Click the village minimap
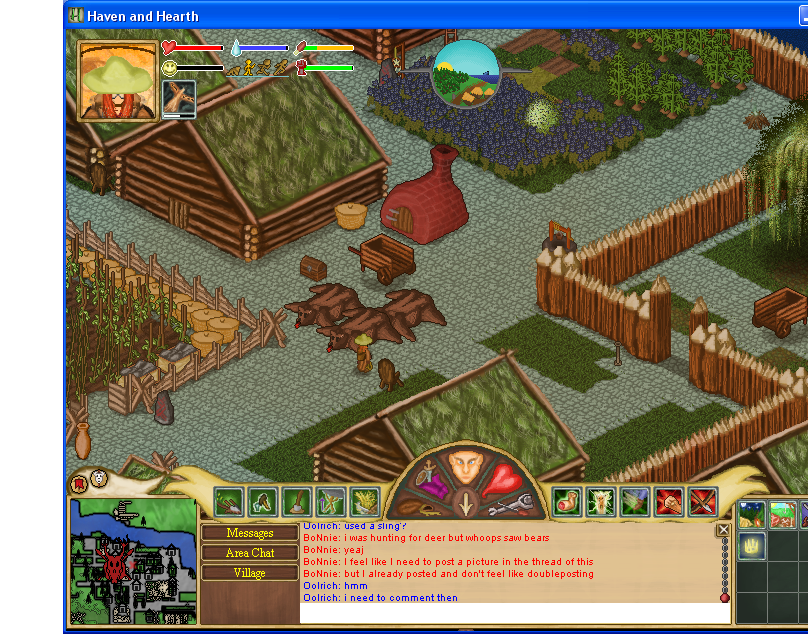This screenshot has width=808, height=634. [132, 561]
